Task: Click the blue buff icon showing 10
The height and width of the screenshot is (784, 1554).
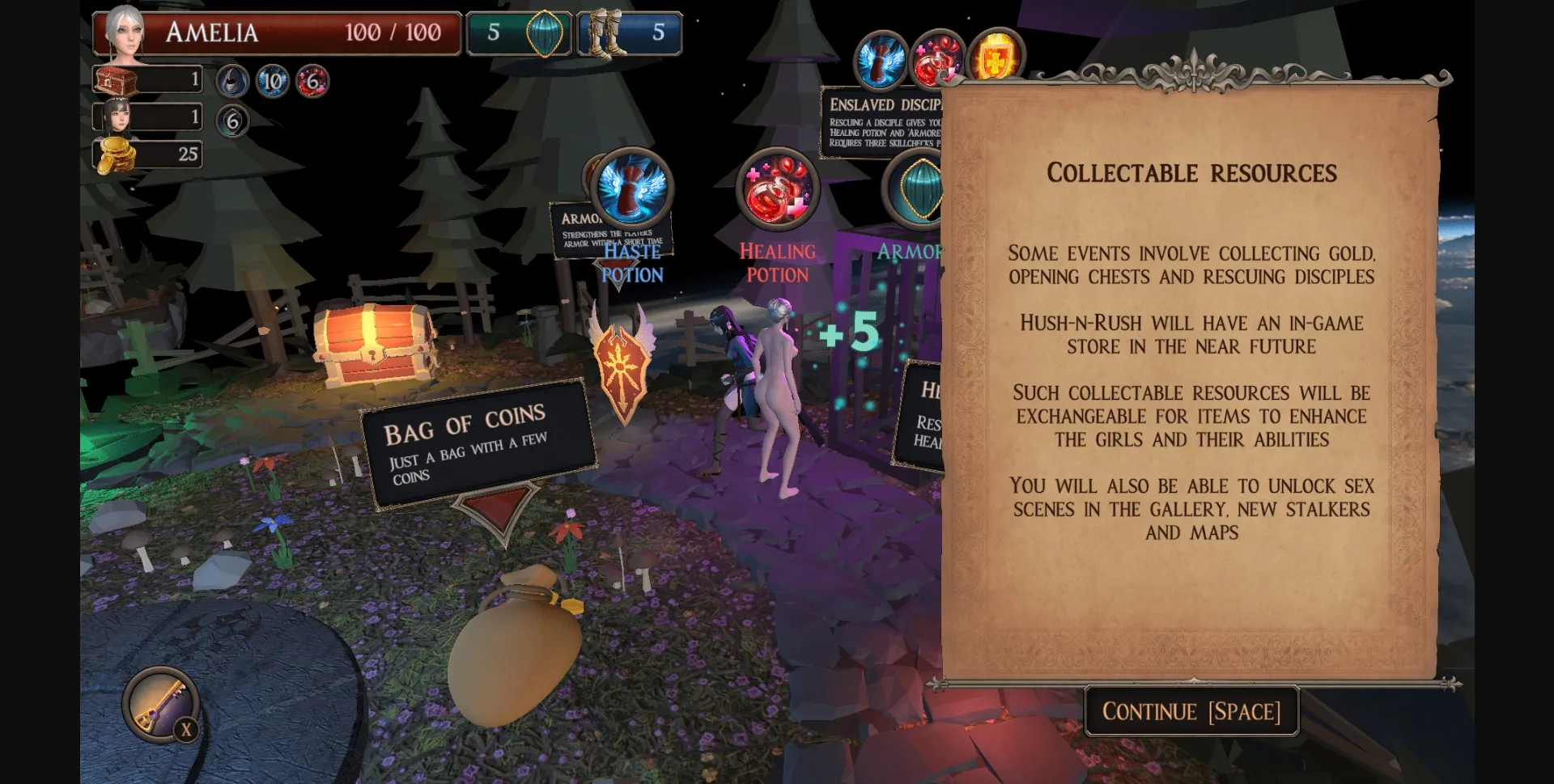Action: [x=273, y=82]
